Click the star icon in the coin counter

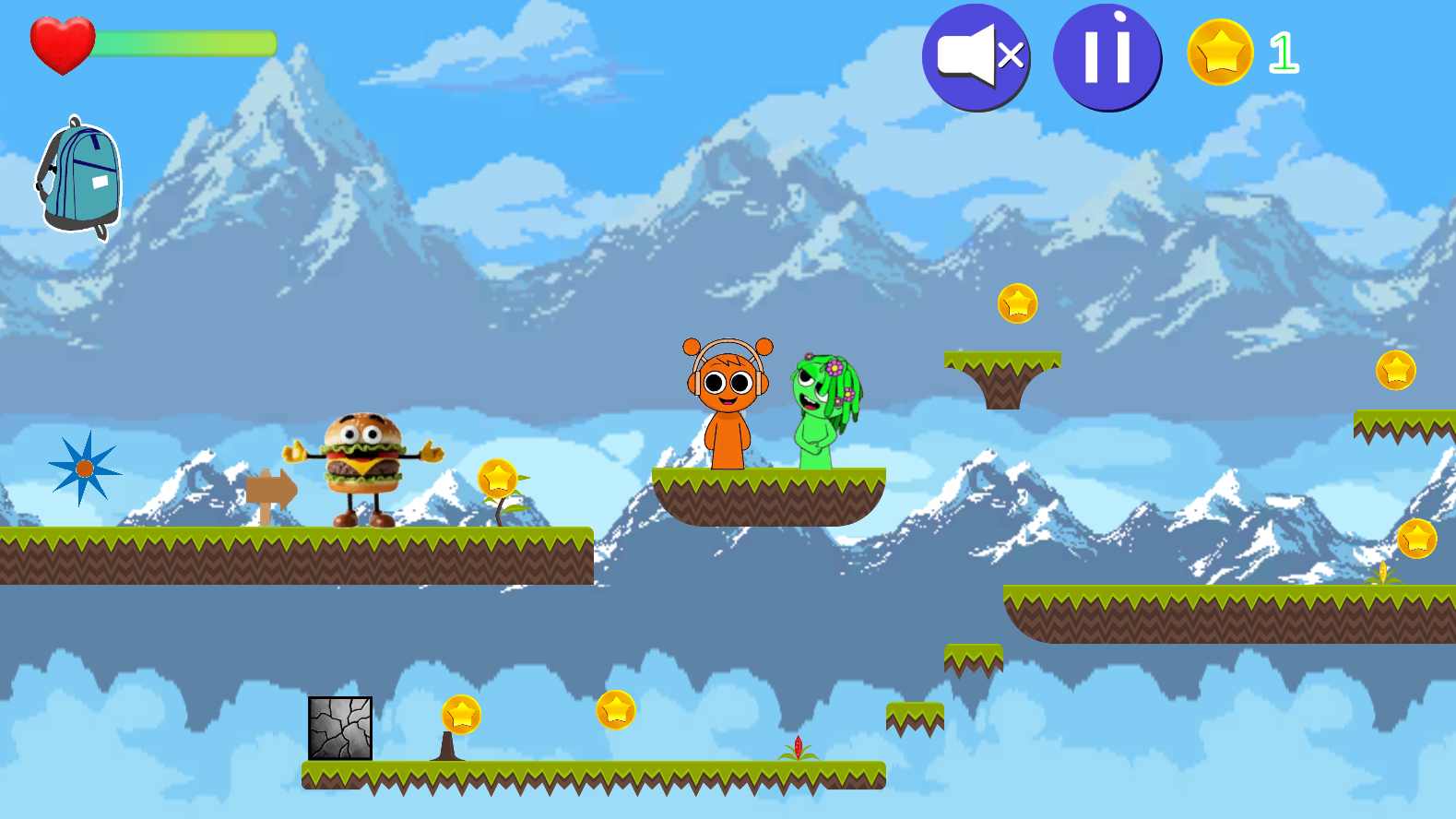coord(1219,53)
